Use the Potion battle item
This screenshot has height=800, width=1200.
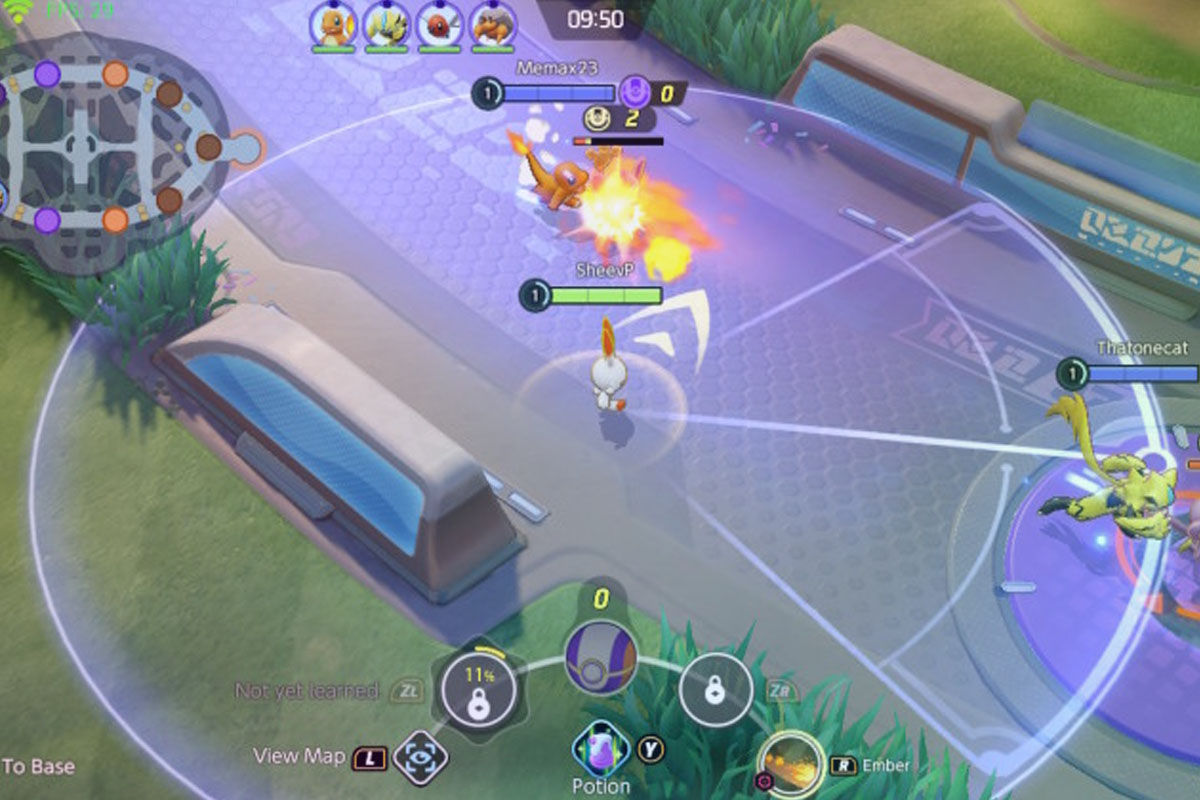click(601, 749)
